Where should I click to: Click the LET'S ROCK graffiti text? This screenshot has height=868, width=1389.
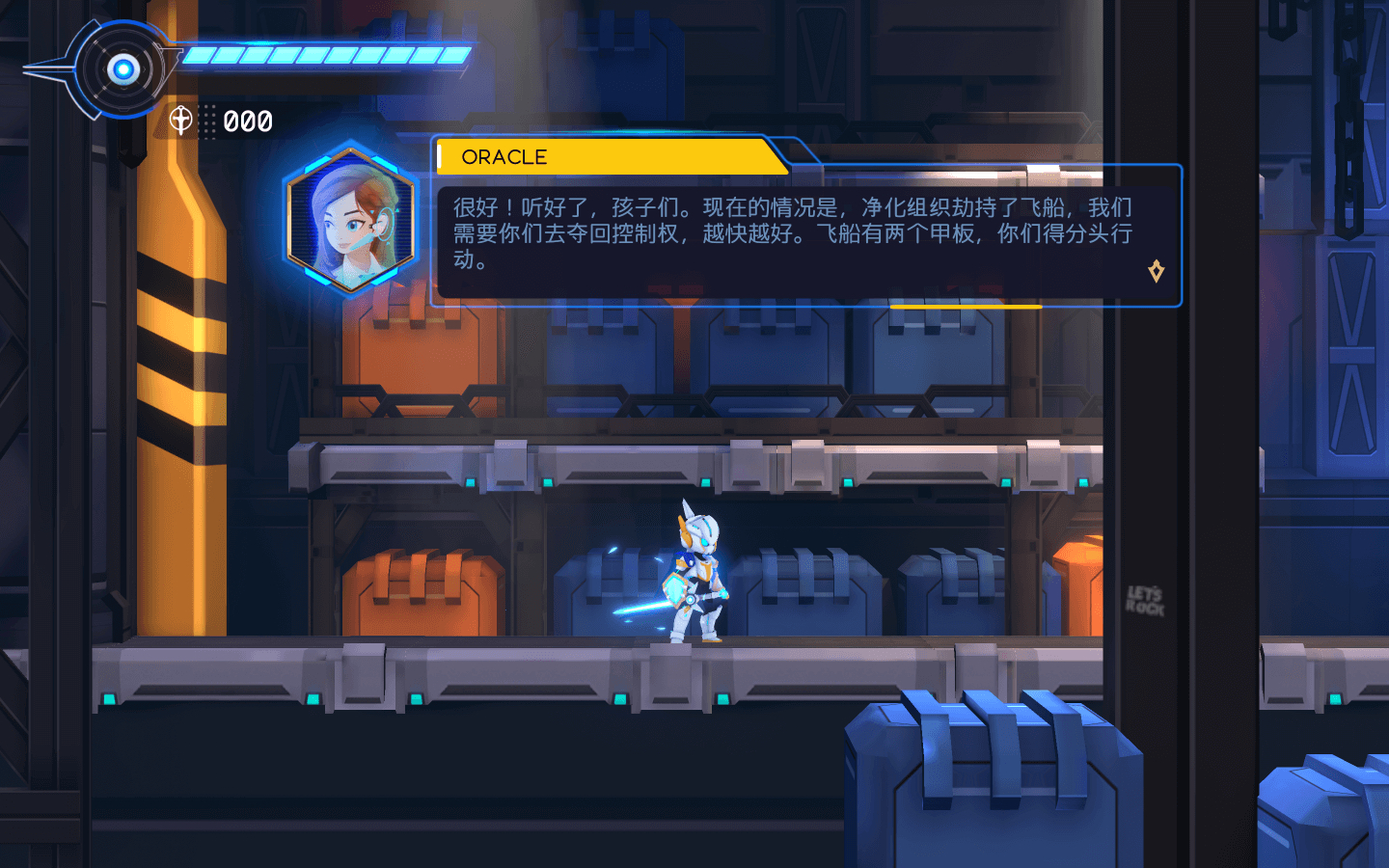pos(1143,603)
